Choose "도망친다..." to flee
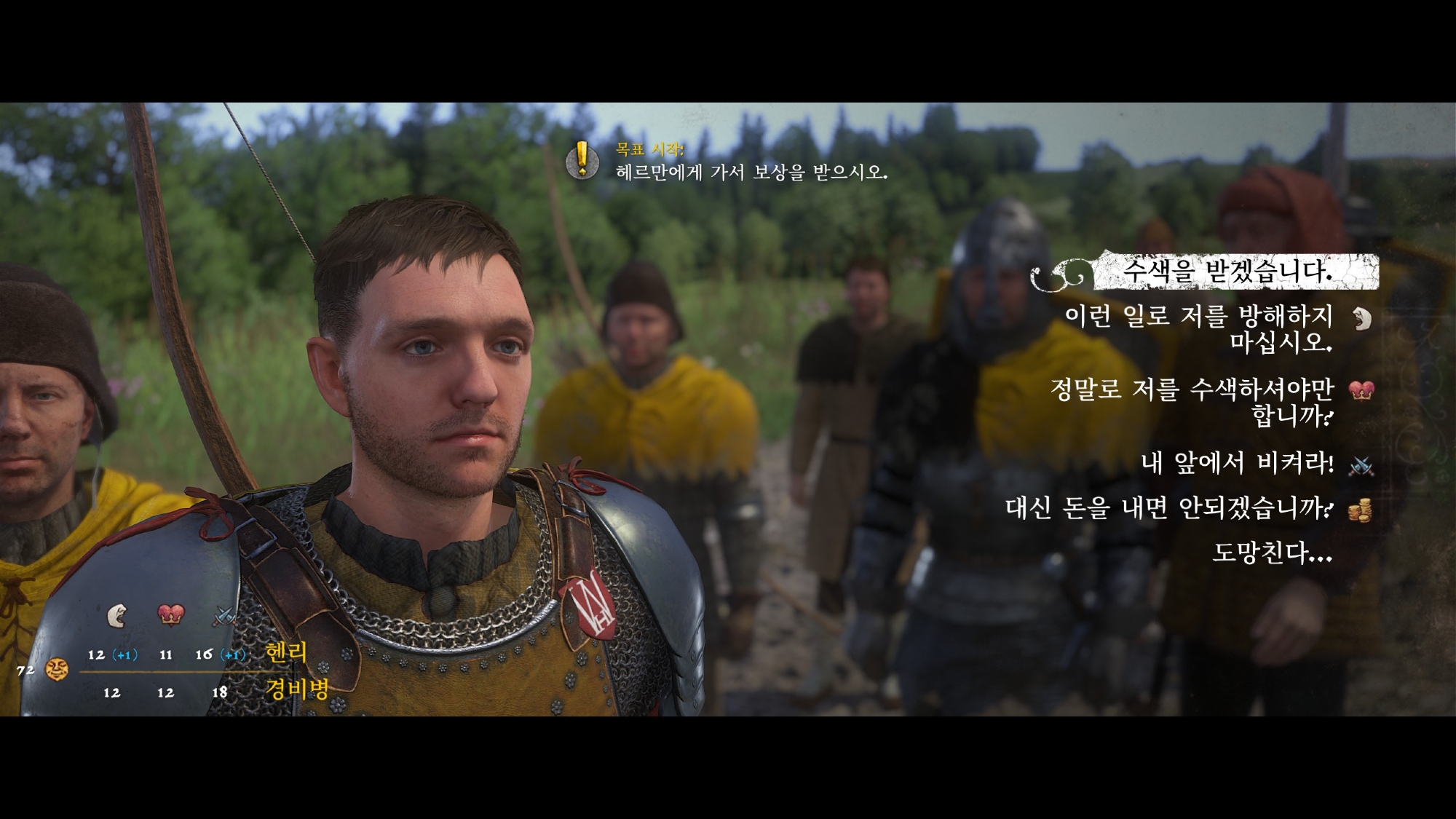1456x819 pixels. pos(1272,553)
